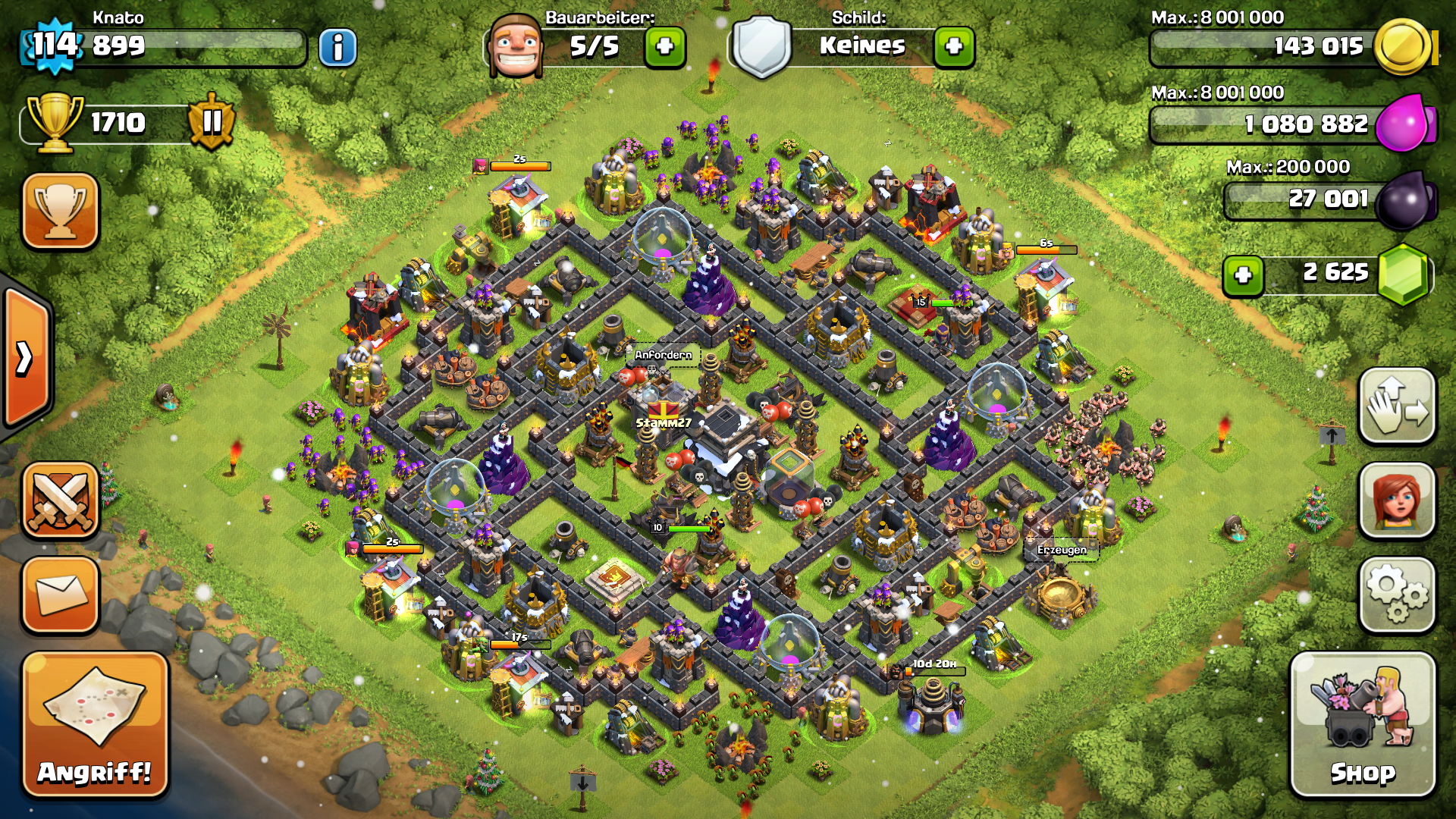The image size is (1456, 819).
Task: Open the trophy leaderboard button
Action: click(61, 211)
